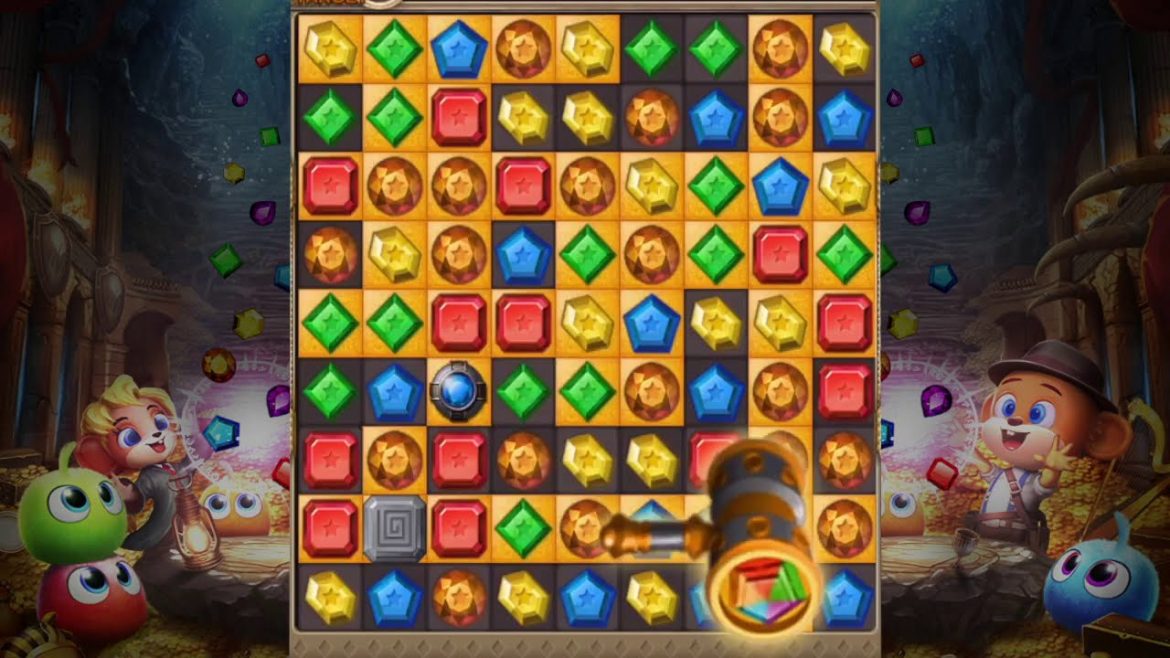Choose the red gem between stone block and green diamond
1170x658 pixels.
click(459, 527)
